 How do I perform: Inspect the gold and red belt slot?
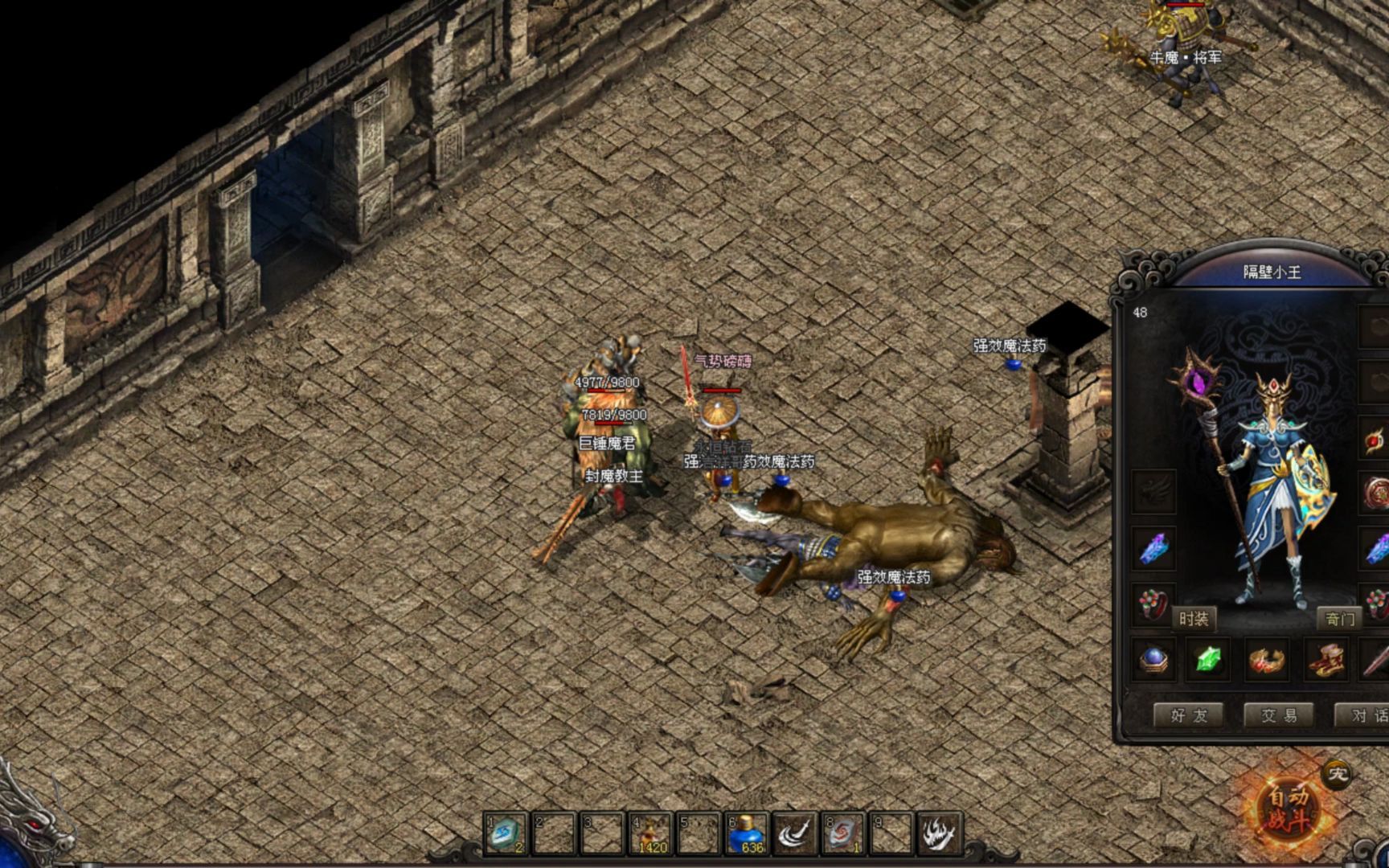(1267, 660)
